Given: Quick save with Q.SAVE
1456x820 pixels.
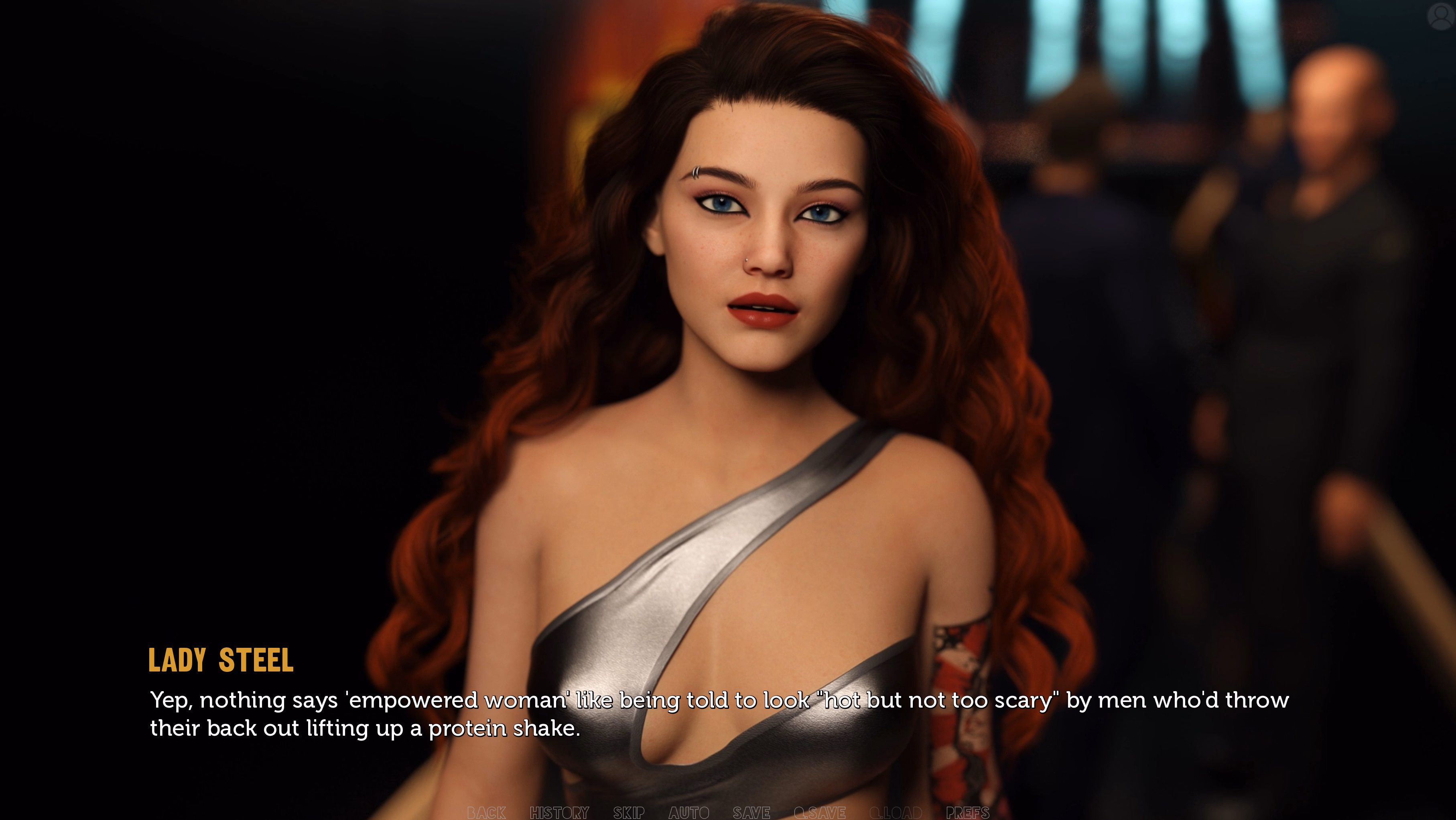Looking at the screenshot, I should [x=820, y=813].
